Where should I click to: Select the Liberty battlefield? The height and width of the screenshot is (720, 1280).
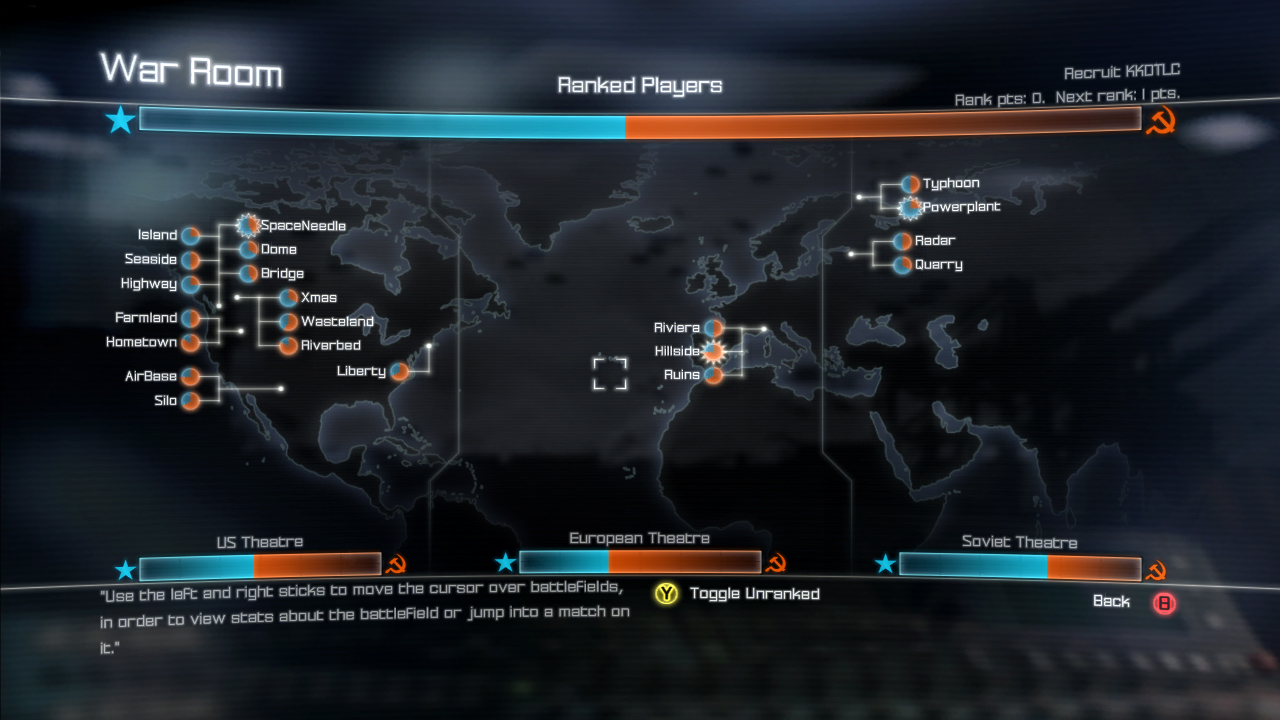coord(399,372)
